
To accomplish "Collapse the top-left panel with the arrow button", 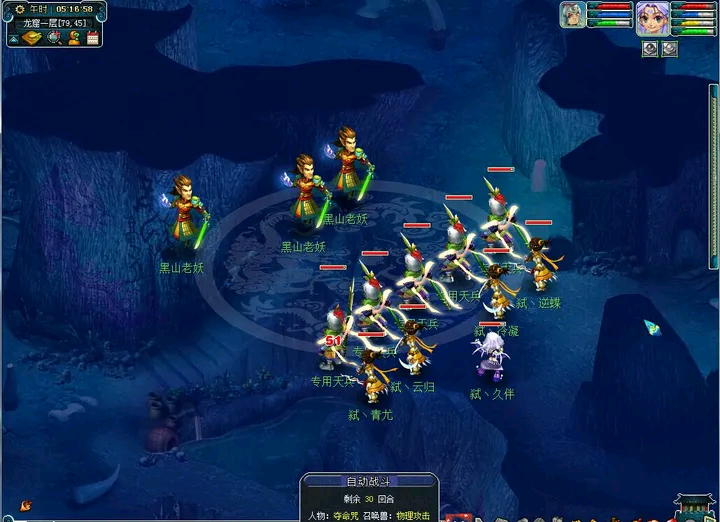I will click(x=13, y=38).
